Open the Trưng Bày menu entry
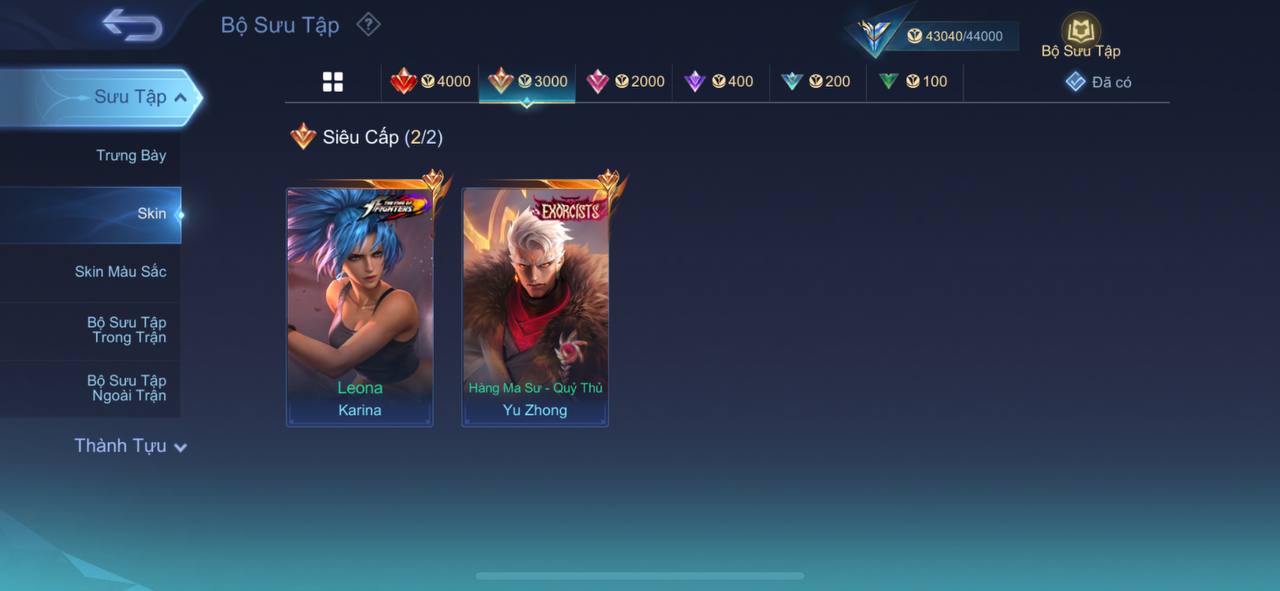Image resolution: width=1280 pixels, height=591 pixels. coord(130,156)
